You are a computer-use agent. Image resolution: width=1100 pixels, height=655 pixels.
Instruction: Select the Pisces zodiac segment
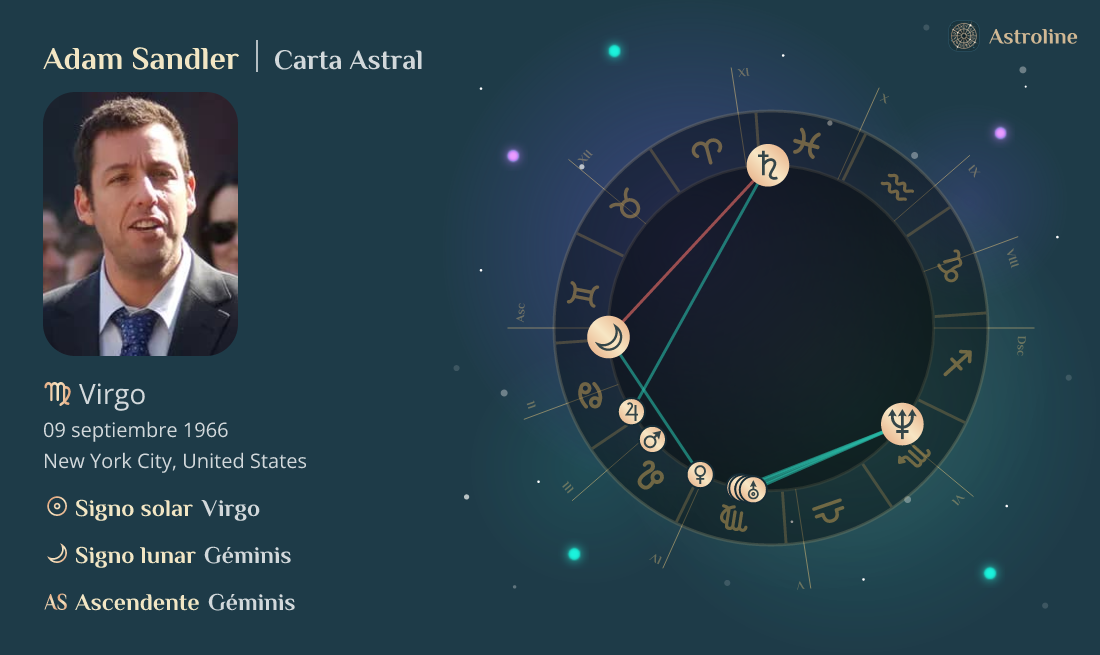pos(806,144)
